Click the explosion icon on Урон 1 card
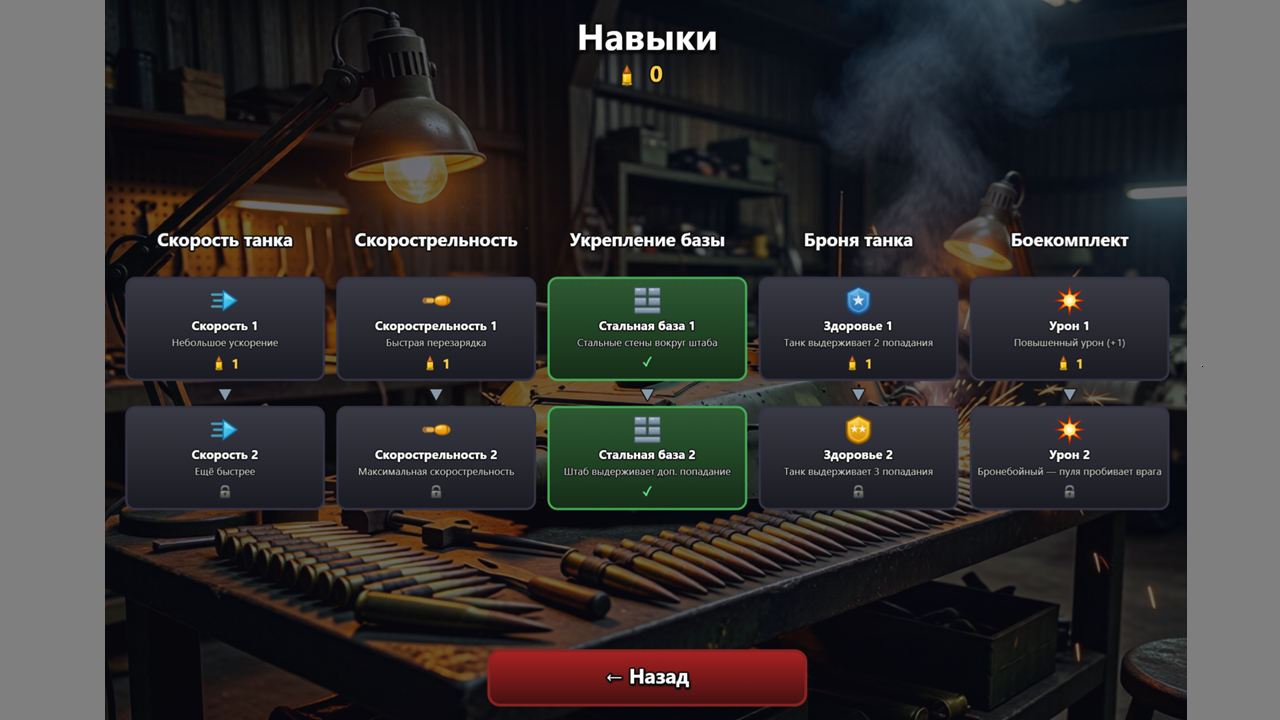The image size is (1280, 720). click(x=1069, y=299)
